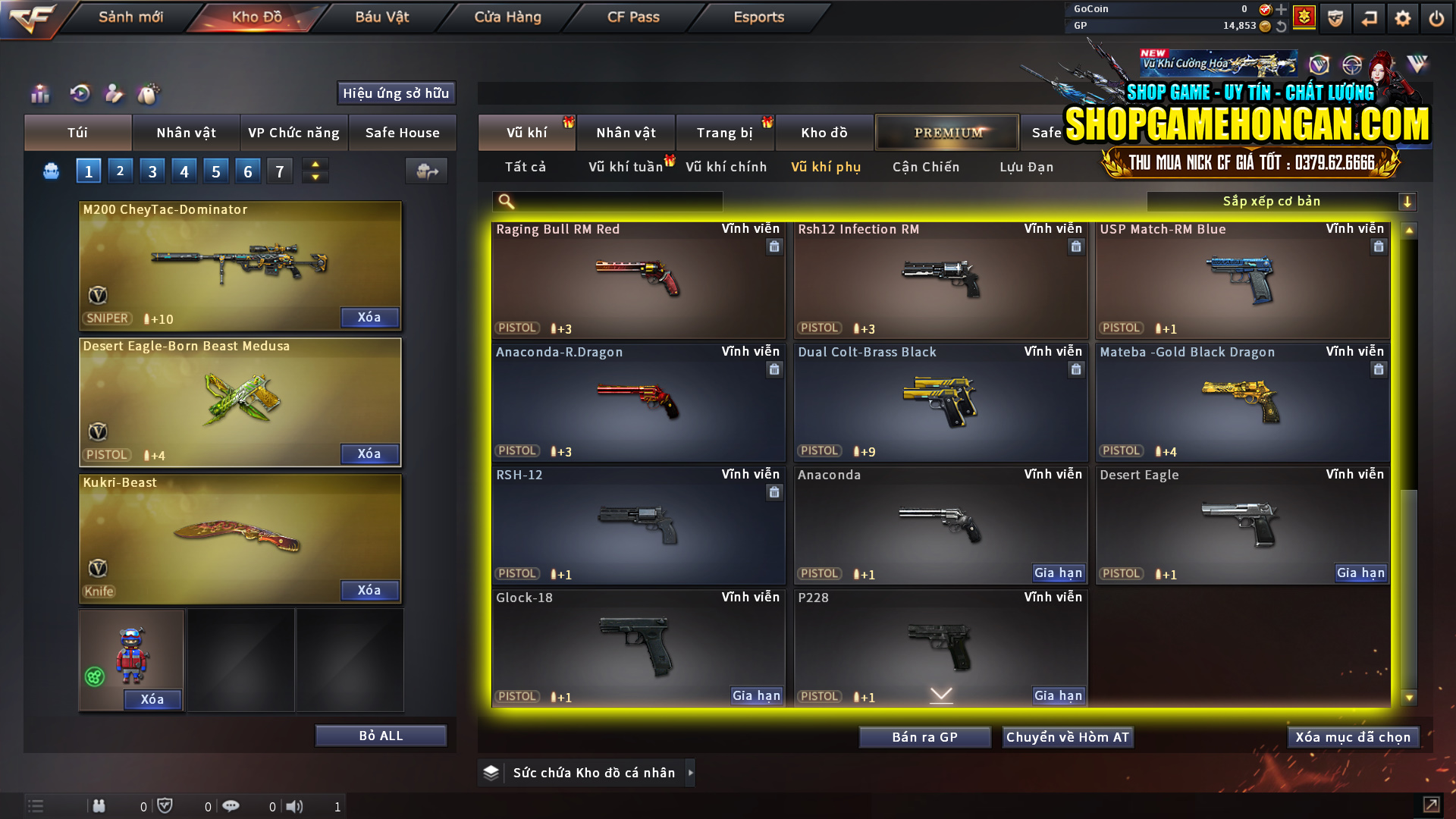Toggle delete checkbox on Raging Bull RM Red
This screenshot has width=1456, height=819.
774,246
